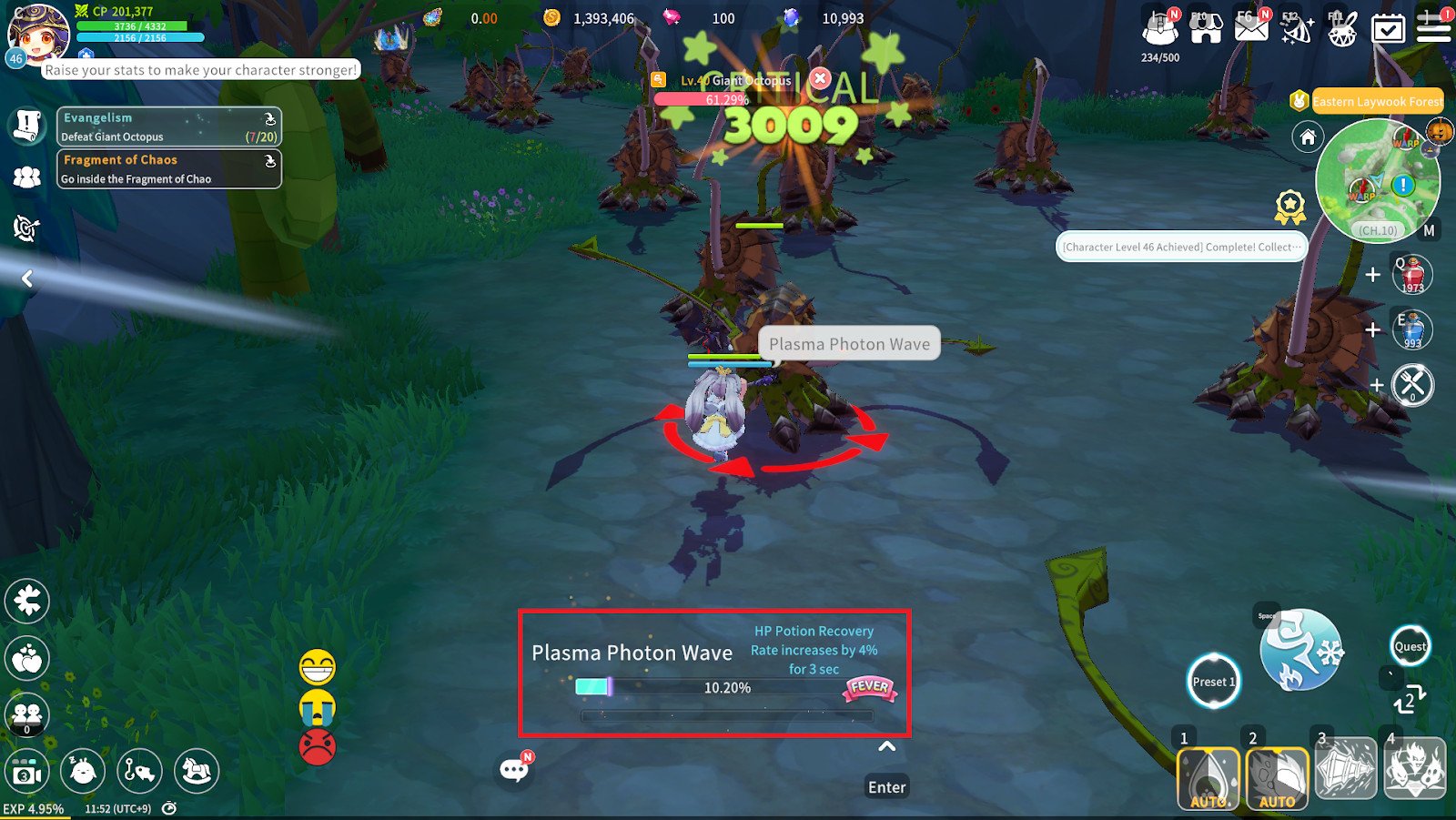Open the mail envelope icon
The height and width of the screenshot is (820, 1456).
click(x=1251, y=27)
